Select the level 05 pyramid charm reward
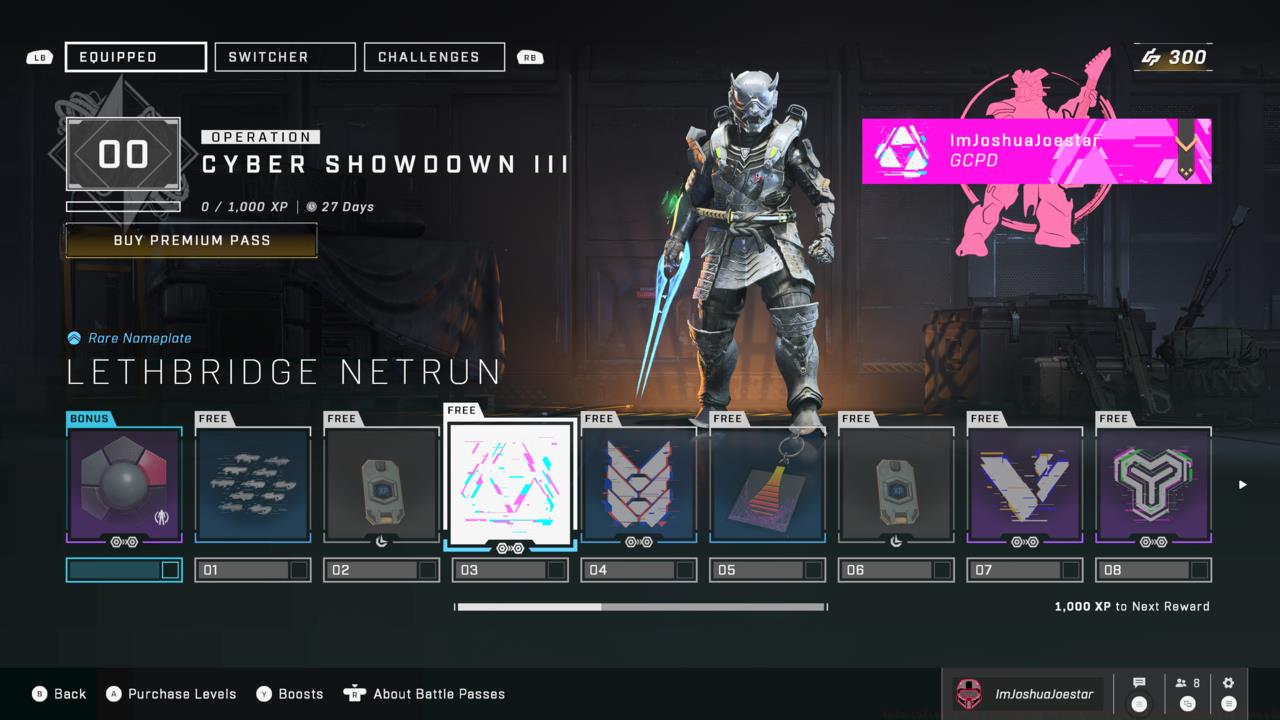The image size is (1280, 720). (767, 485)
